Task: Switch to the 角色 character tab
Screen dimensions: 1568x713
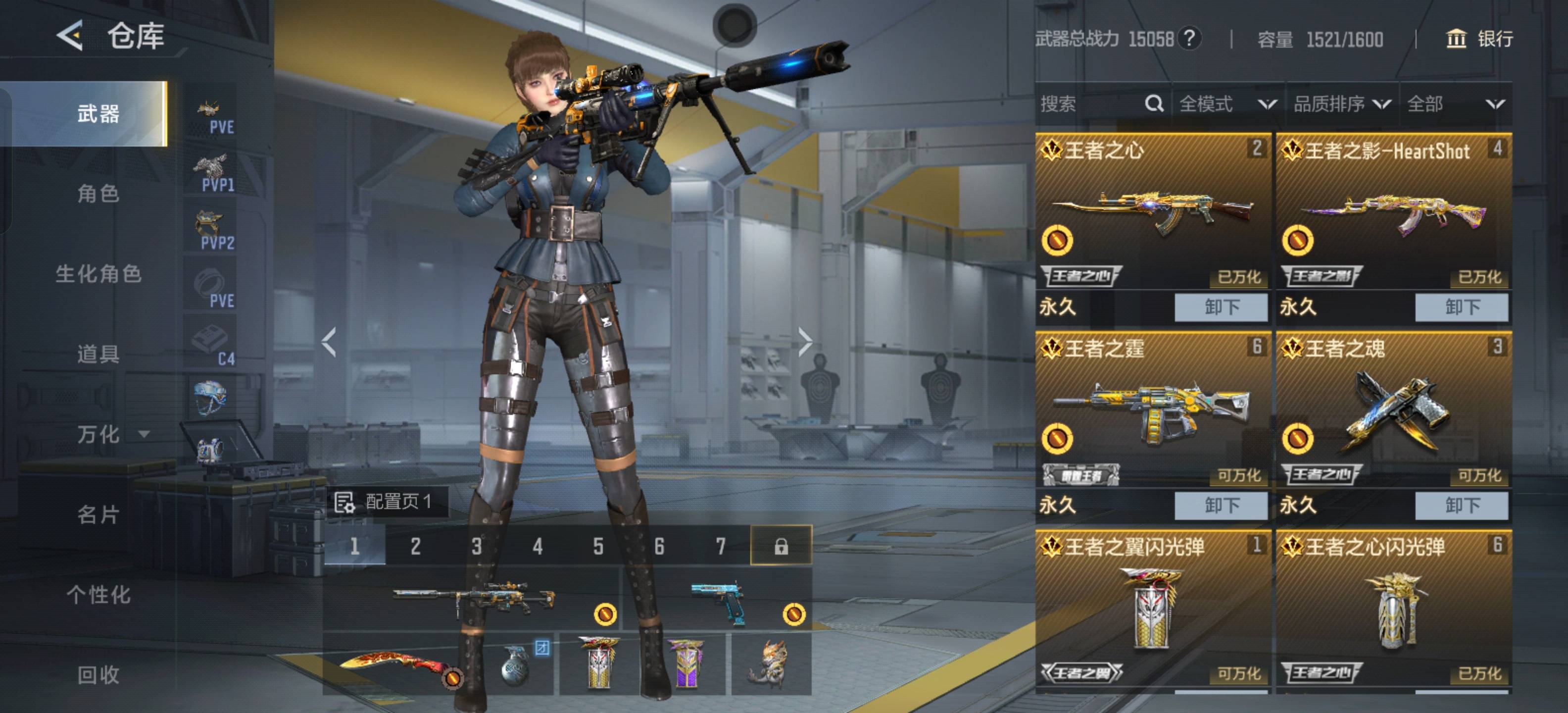Action: pyautogui.click(x=98, y=194)
